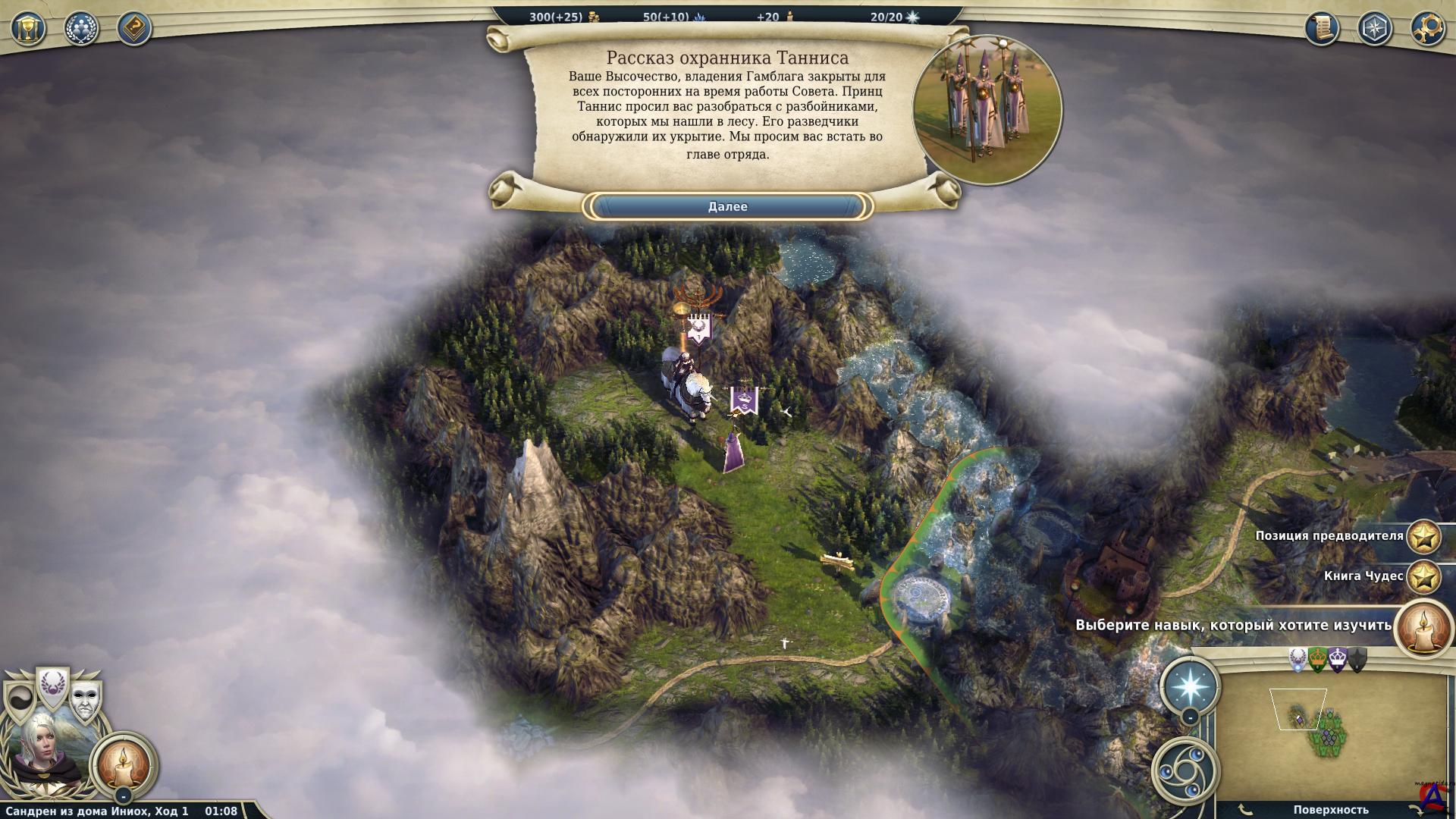Select the Позиция предводителя notification
The width and height of the screenshot is (1456, 819).
pos(1423,536)
